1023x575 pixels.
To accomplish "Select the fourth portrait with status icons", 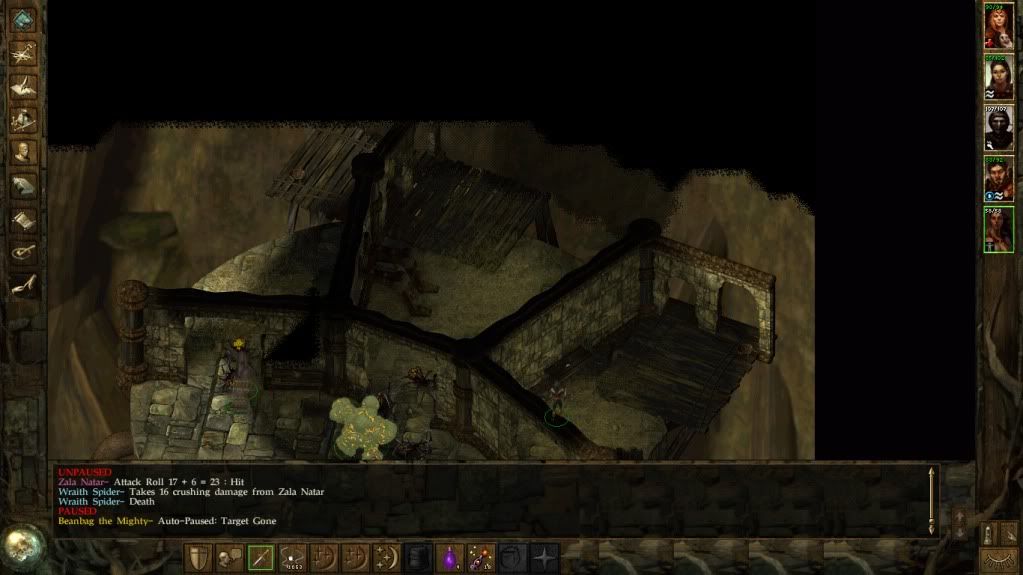I will pos(998,179).
